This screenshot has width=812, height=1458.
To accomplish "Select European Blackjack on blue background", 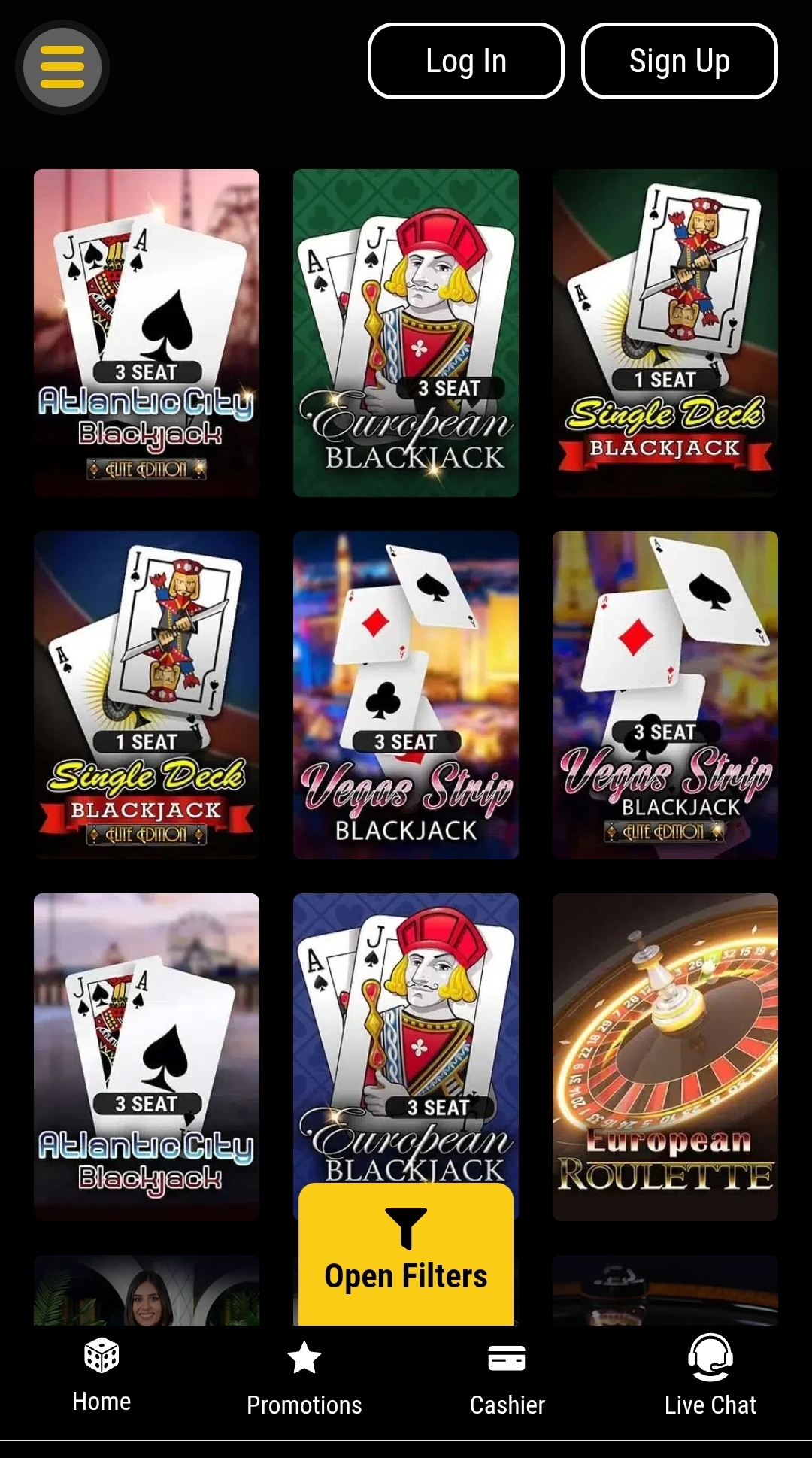I will pos(405,1038).
